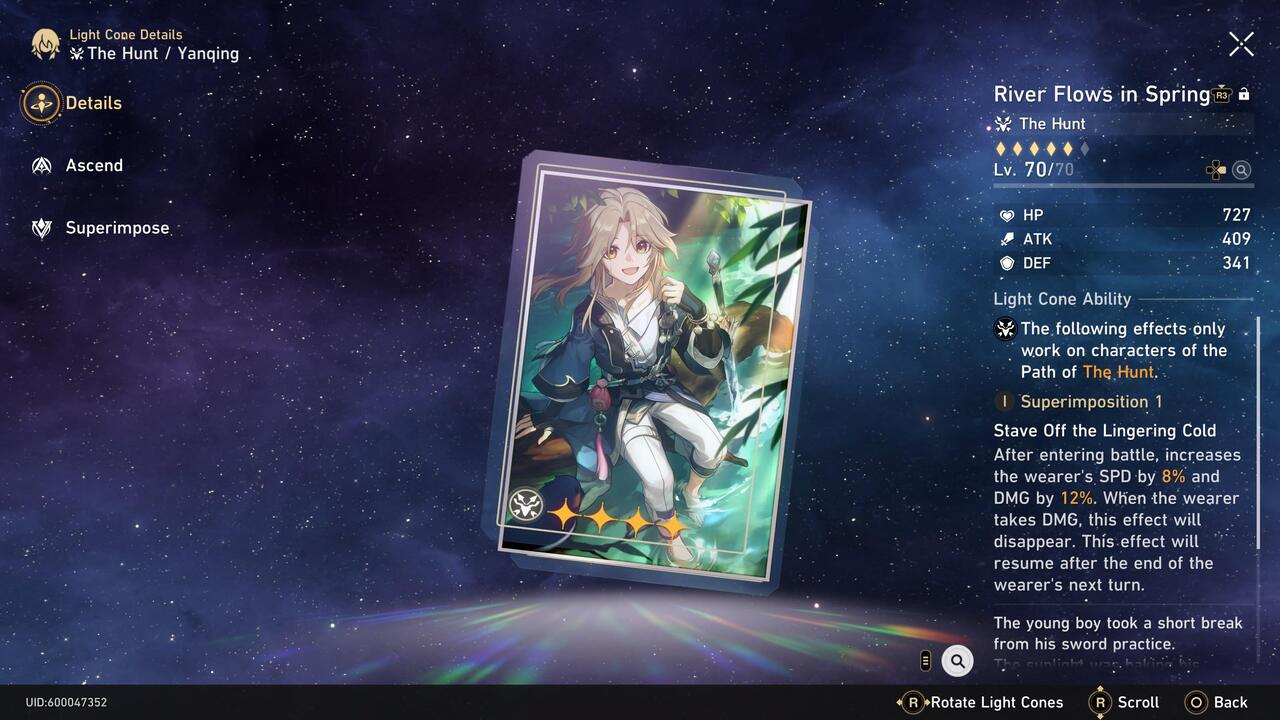Open the preview magnifier button below the card
Image resolution: width=1280 pixels, height=720 pixels.
click(957, 661)
